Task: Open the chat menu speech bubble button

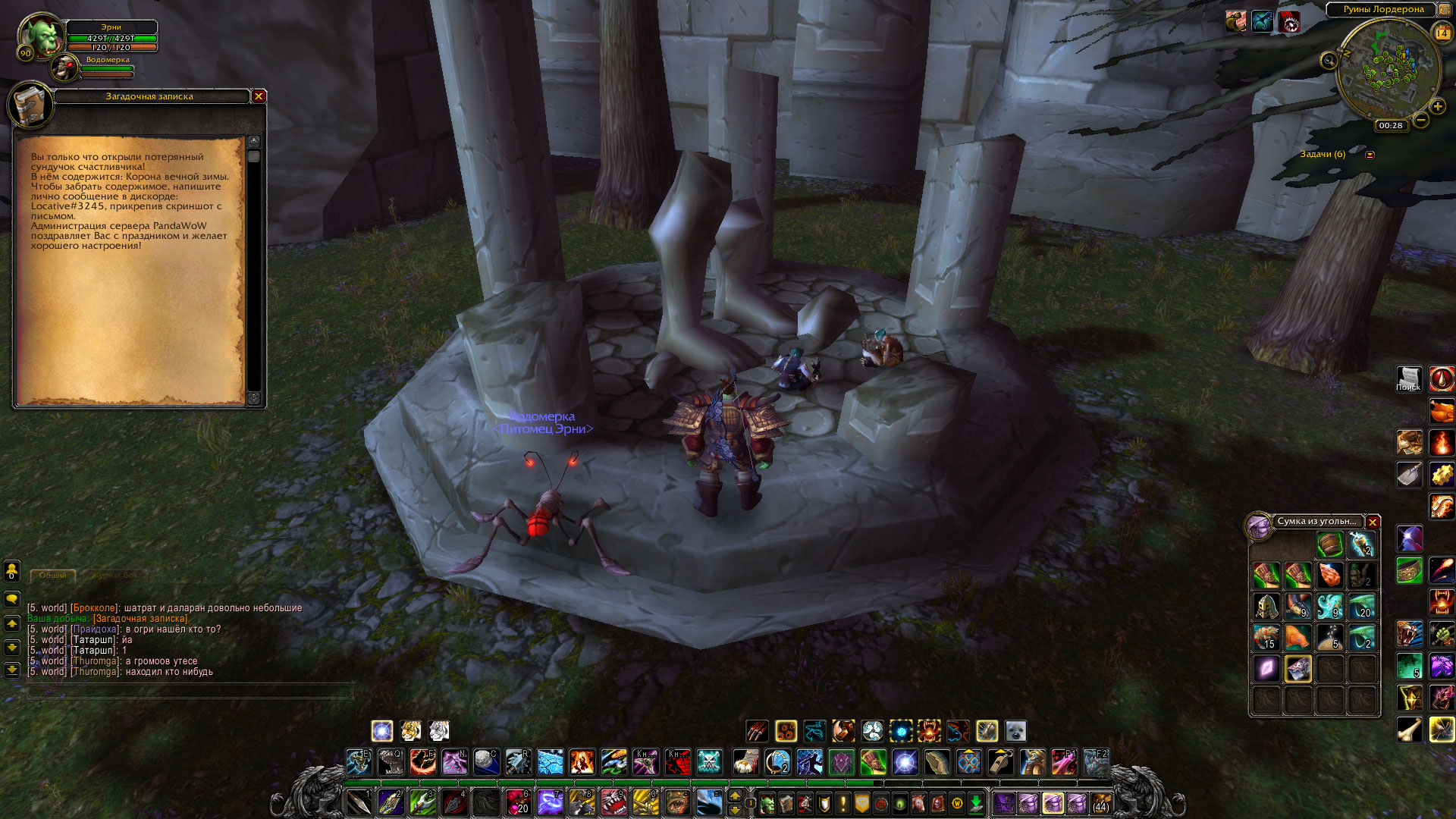Action: (x=12, y=599)
